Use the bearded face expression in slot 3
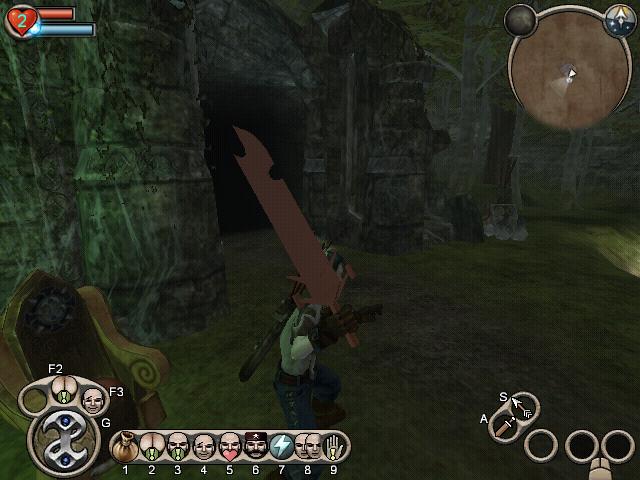The height and width of the screenshot is (480, 640). [x=177, y=444]
